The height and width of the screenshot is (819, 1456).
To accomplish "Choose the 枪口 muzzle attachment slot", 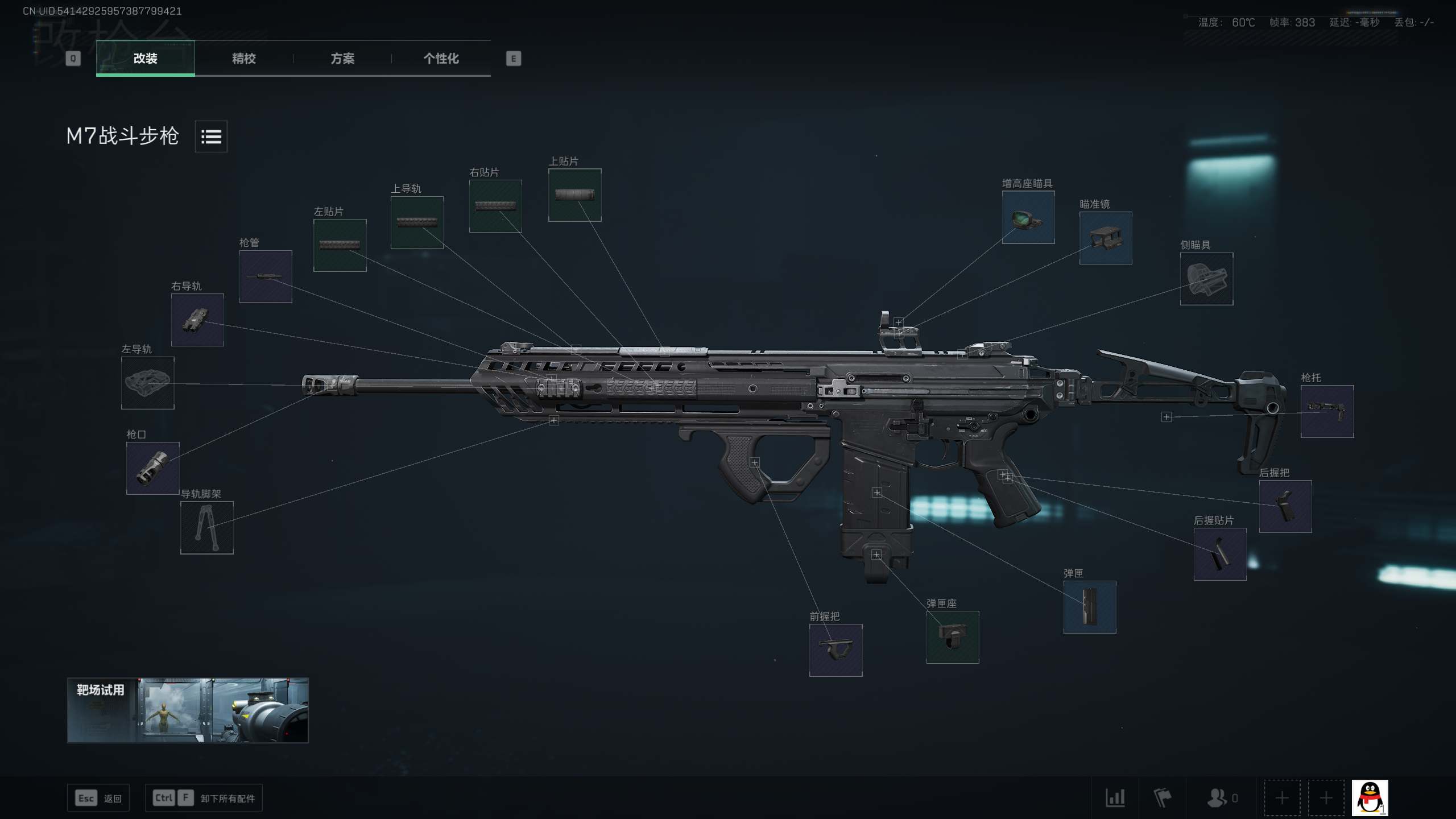I will point(152,468).
